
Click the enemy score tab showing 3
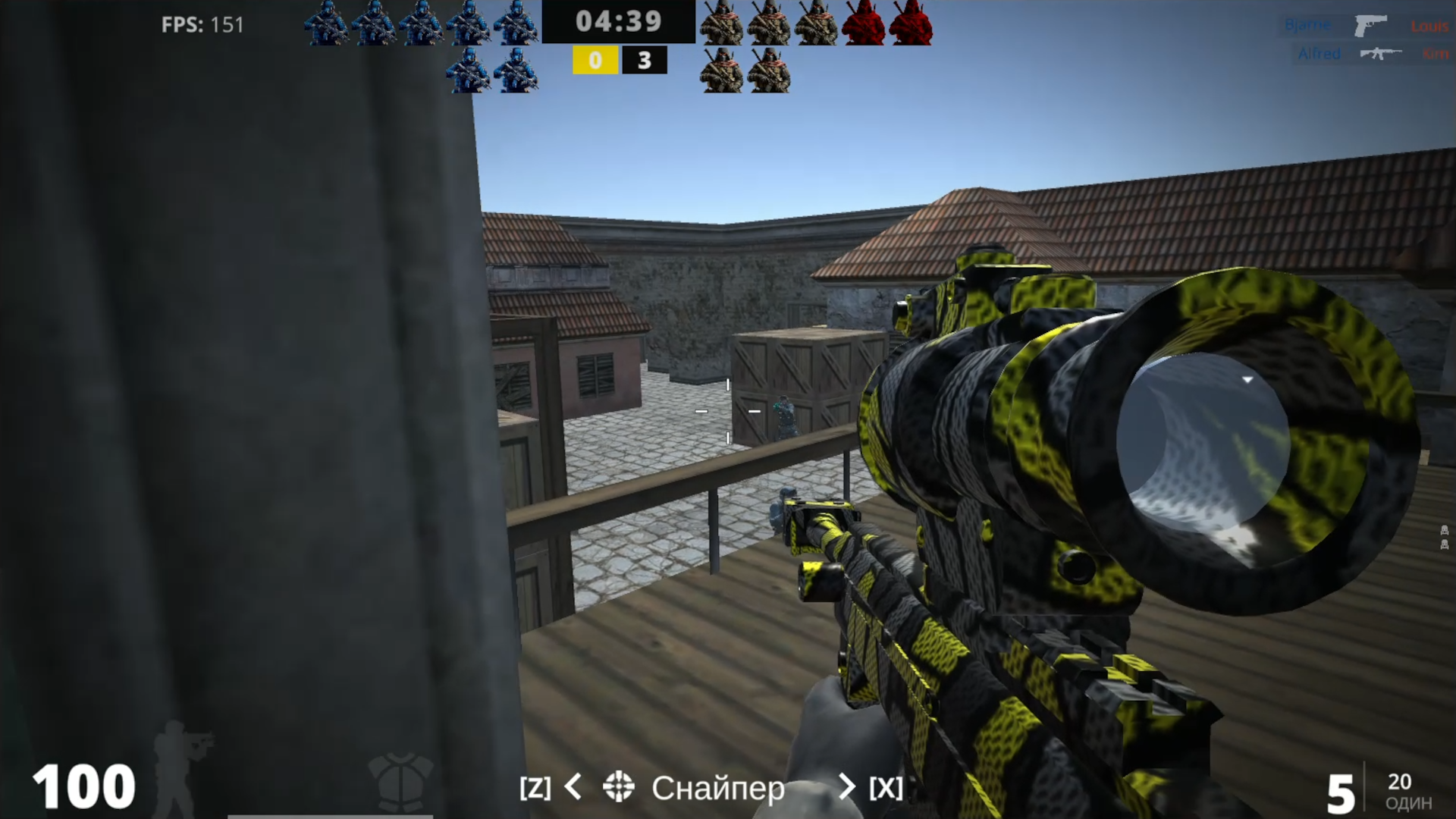[x=644, y=61]
